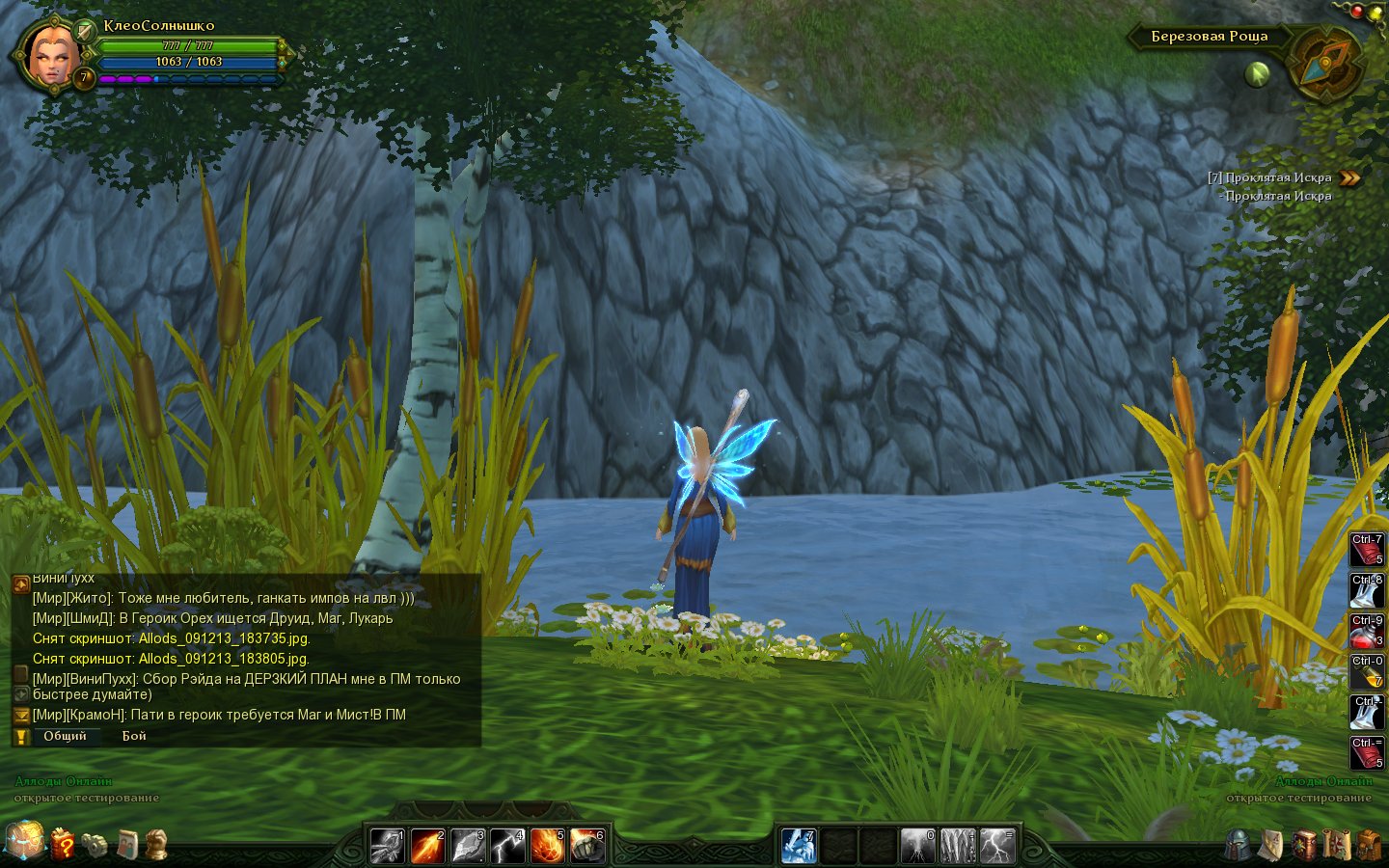Switch to the Общий chat tab
This screenshot has height=868, width=1389.
point(65,736)
